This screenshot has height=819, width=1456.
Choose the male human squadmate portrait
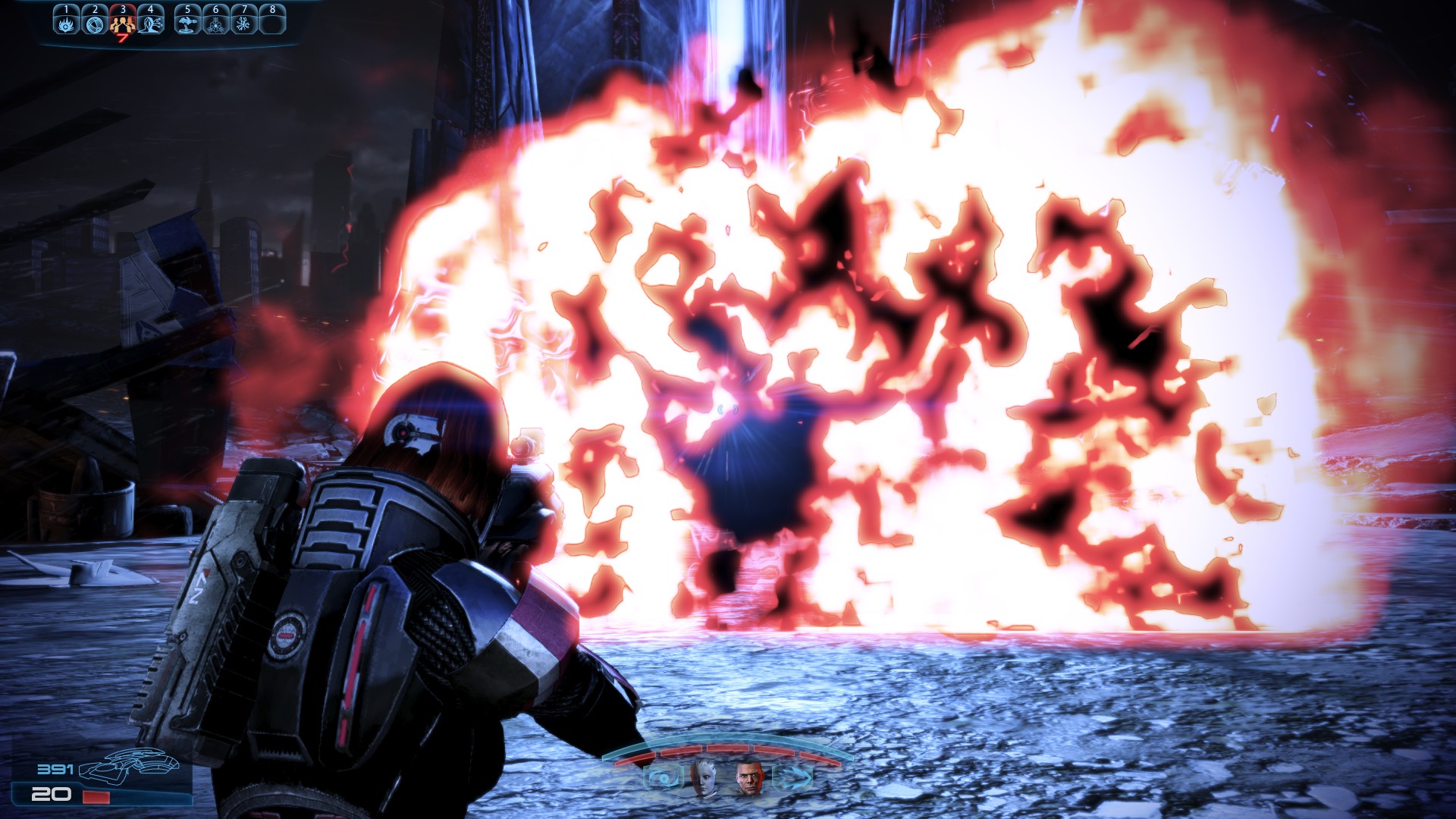coord(748,777)
